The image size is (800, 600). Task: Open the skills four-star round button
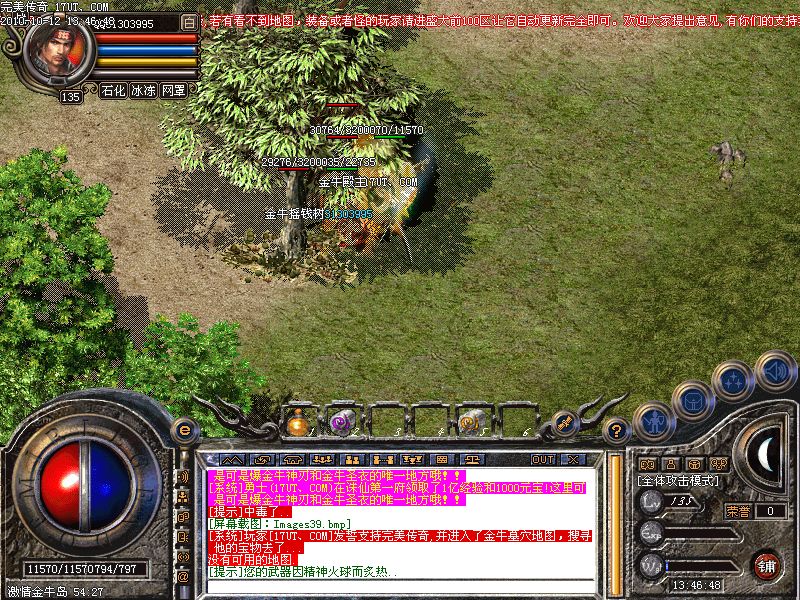736,381
